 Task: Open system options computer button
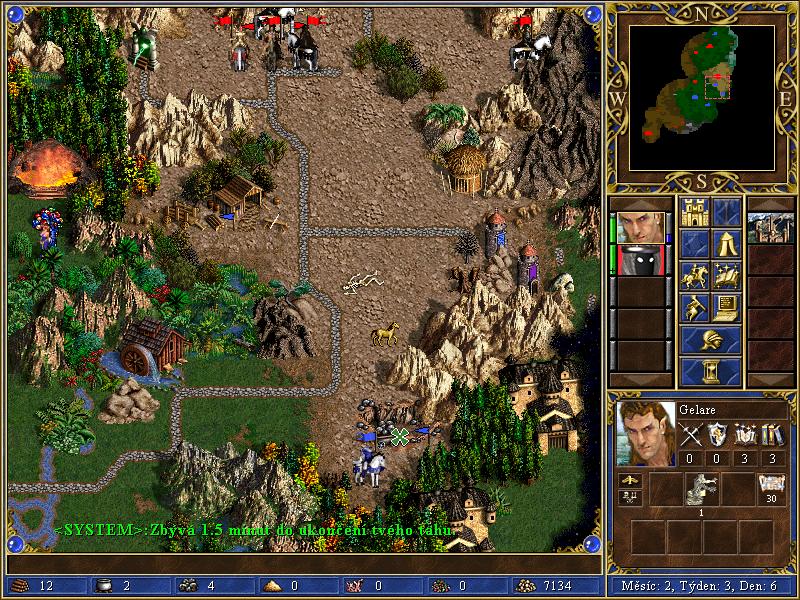point(727,307)
